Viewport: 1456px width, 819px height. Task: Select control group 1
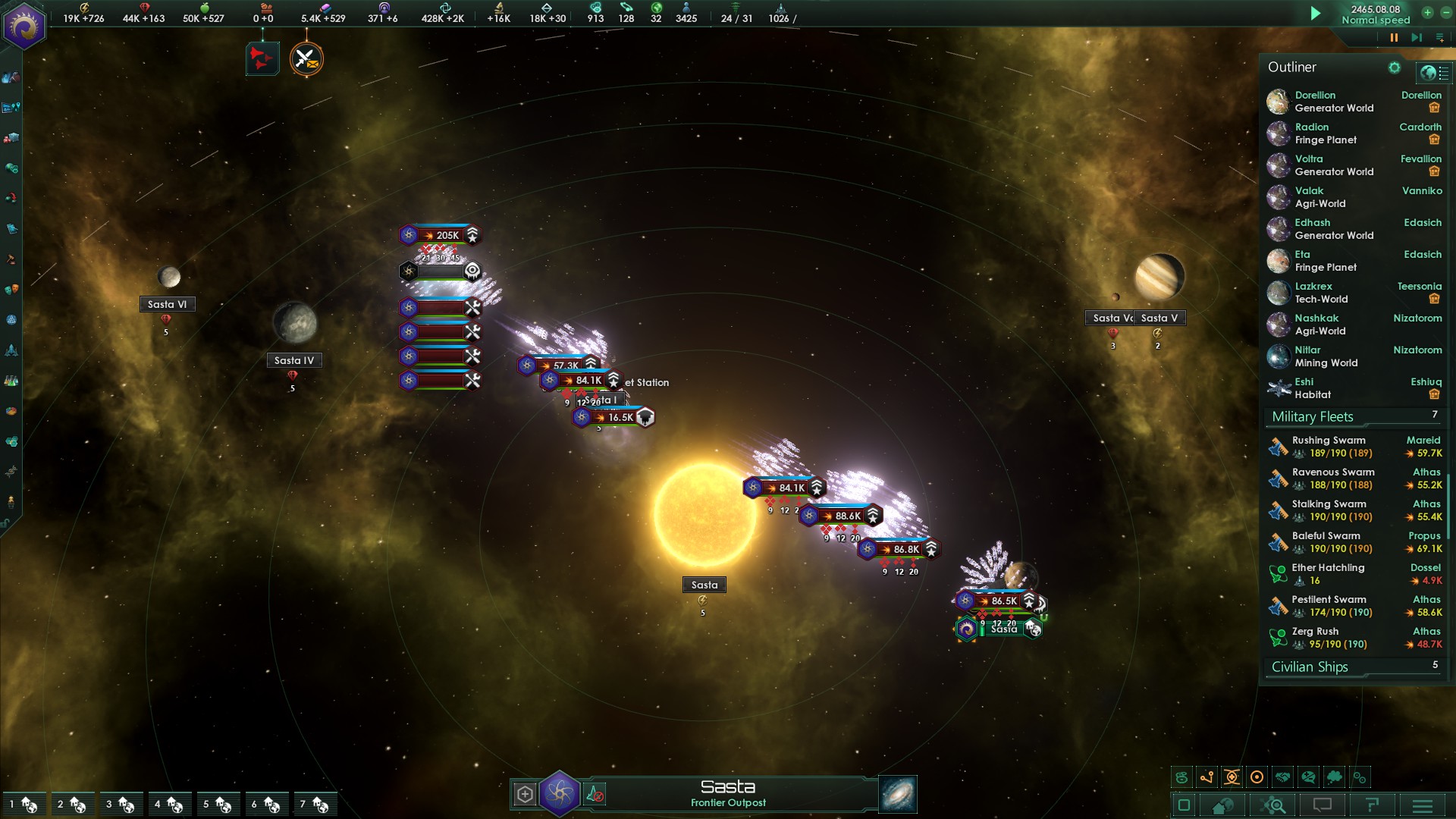(x=23, y=804)
